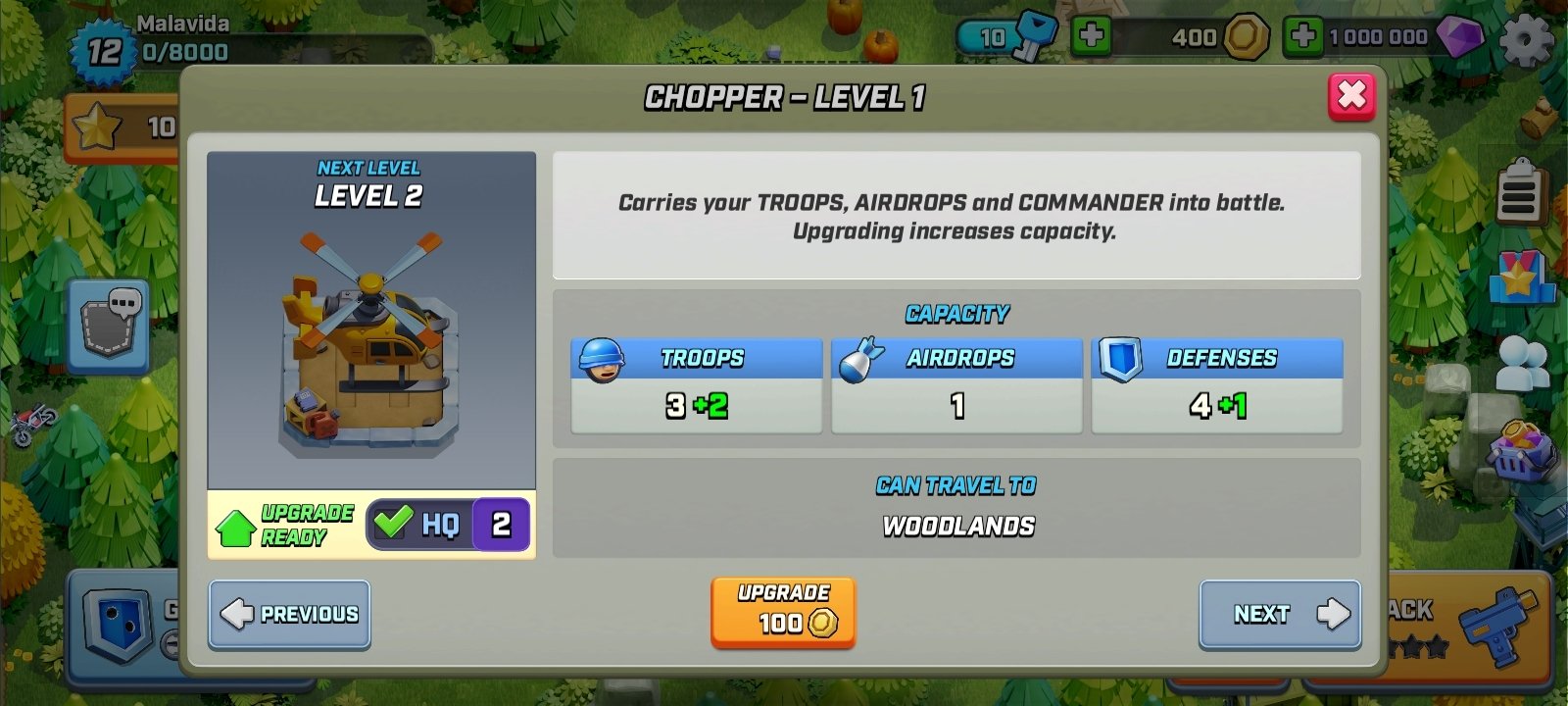This screenshot has height=706, width=1568.
Task: Open the missions clipboard icon
Action: pos(1520,192)
